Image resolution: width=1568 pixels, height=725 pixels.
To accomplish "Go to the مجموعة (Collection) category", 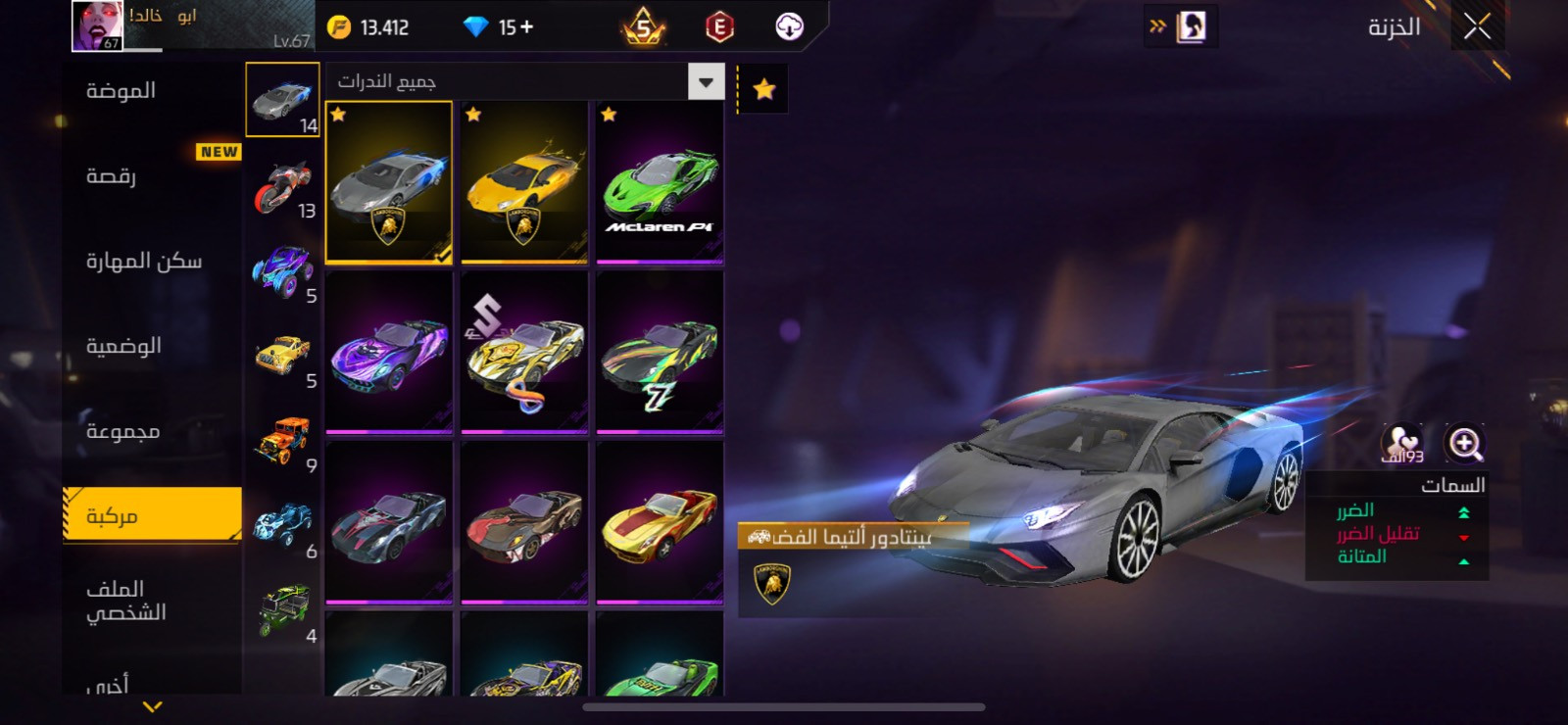I will (x=122, y=431).
